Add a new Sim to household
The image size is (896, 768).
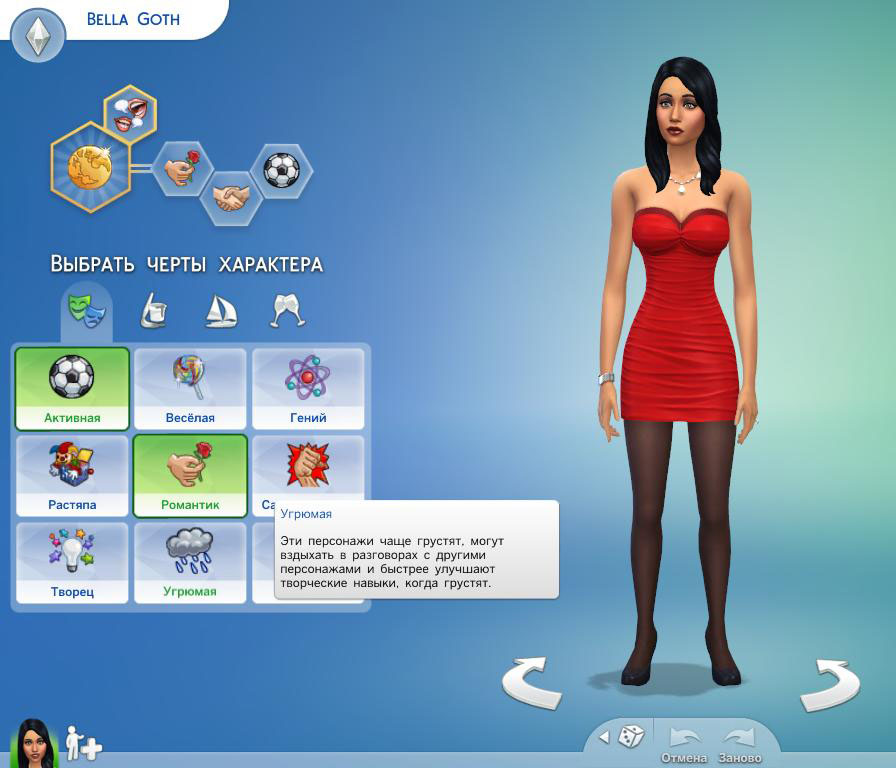pyautogui.click(x=84, y=743)
